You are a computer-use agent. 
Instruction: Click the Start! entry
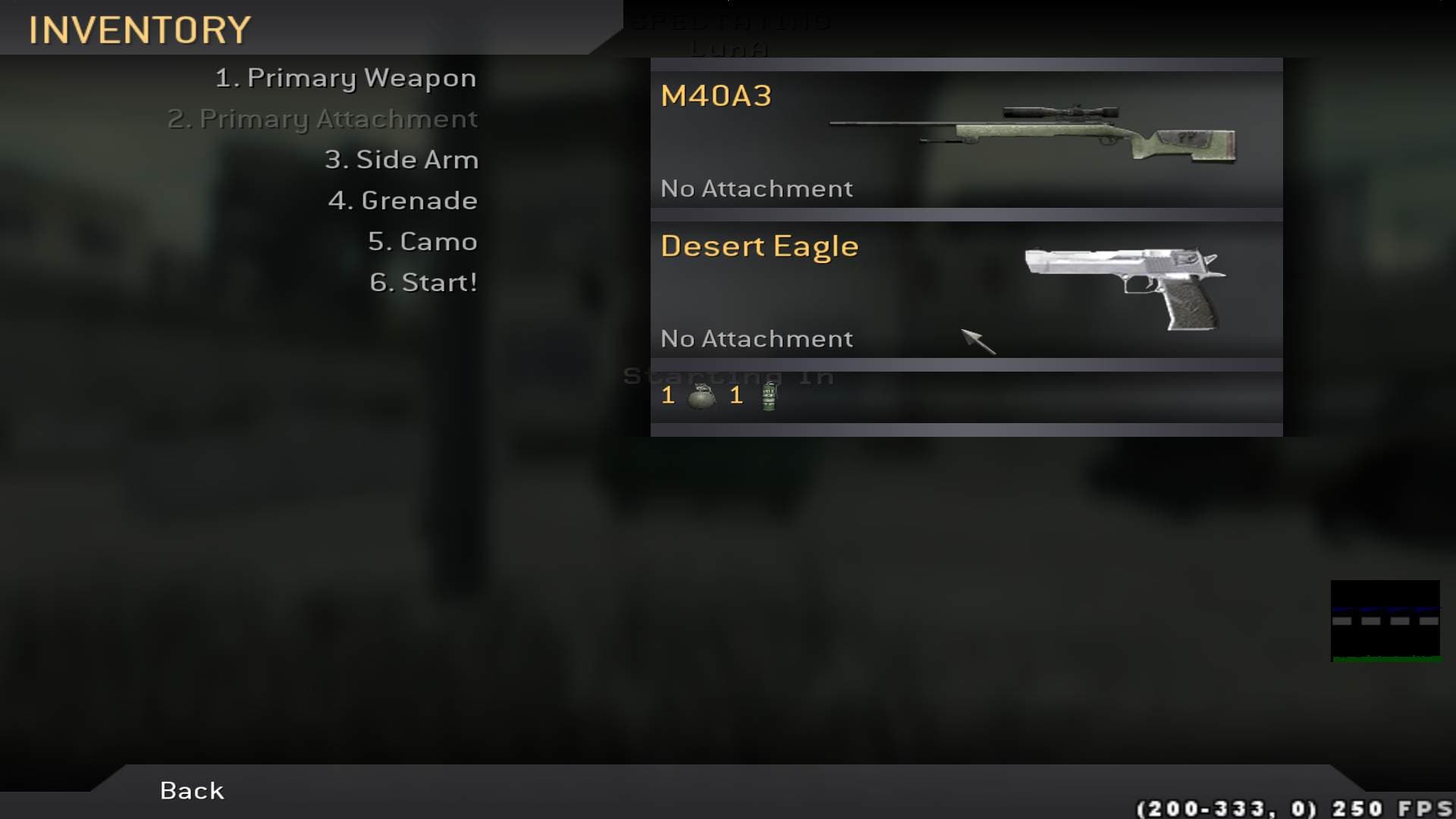tap(423, 283)
